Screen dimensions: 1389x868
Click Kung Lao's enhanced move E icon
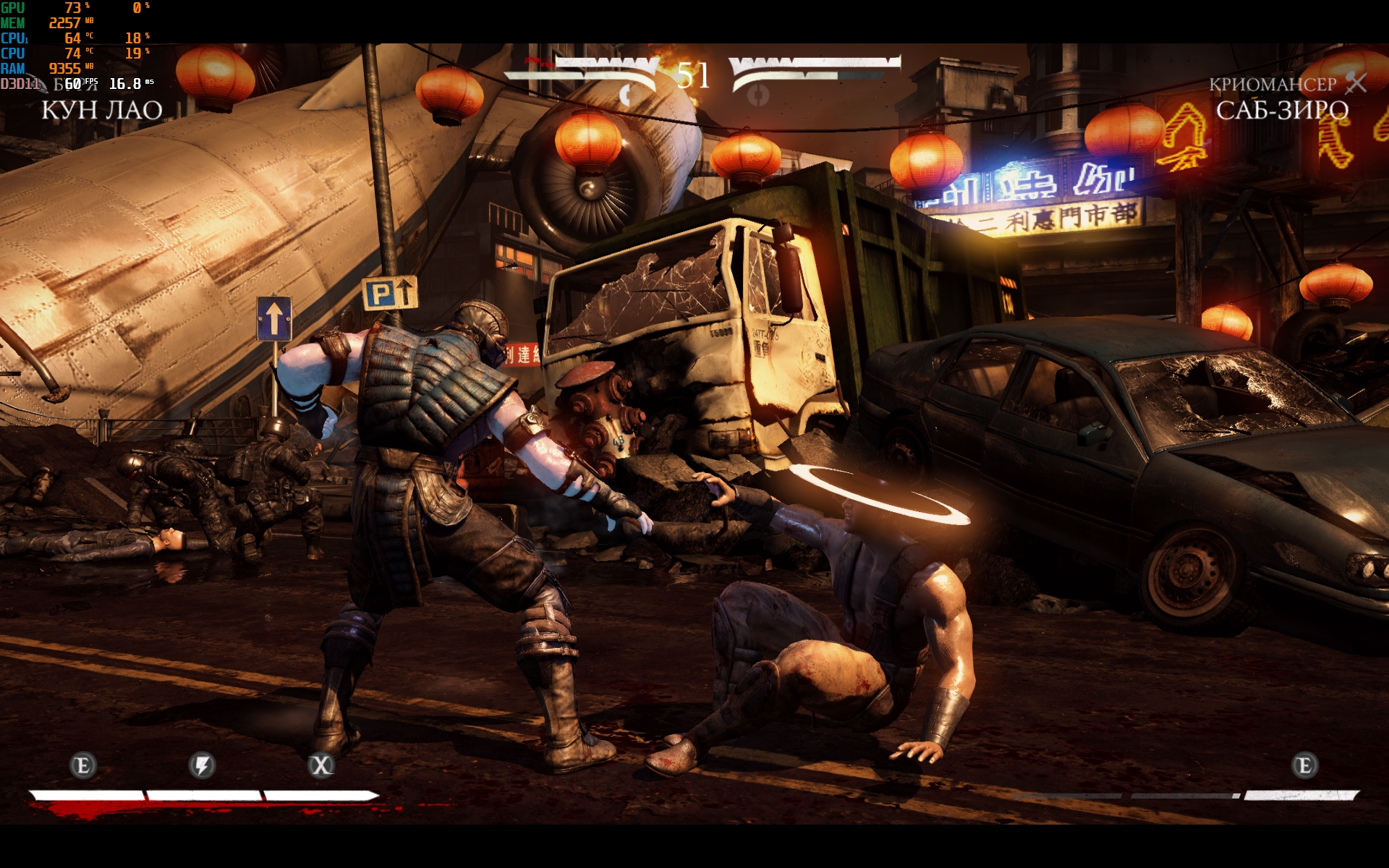tap(82, 765)
